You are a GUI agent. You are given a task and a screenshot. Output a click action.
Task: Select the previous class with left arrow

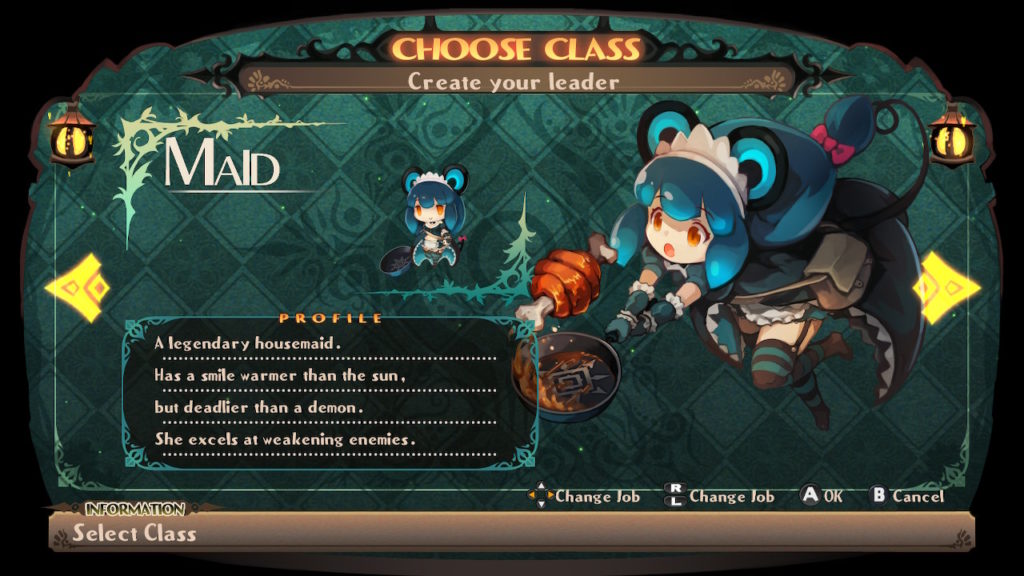[x=75, y=288]
